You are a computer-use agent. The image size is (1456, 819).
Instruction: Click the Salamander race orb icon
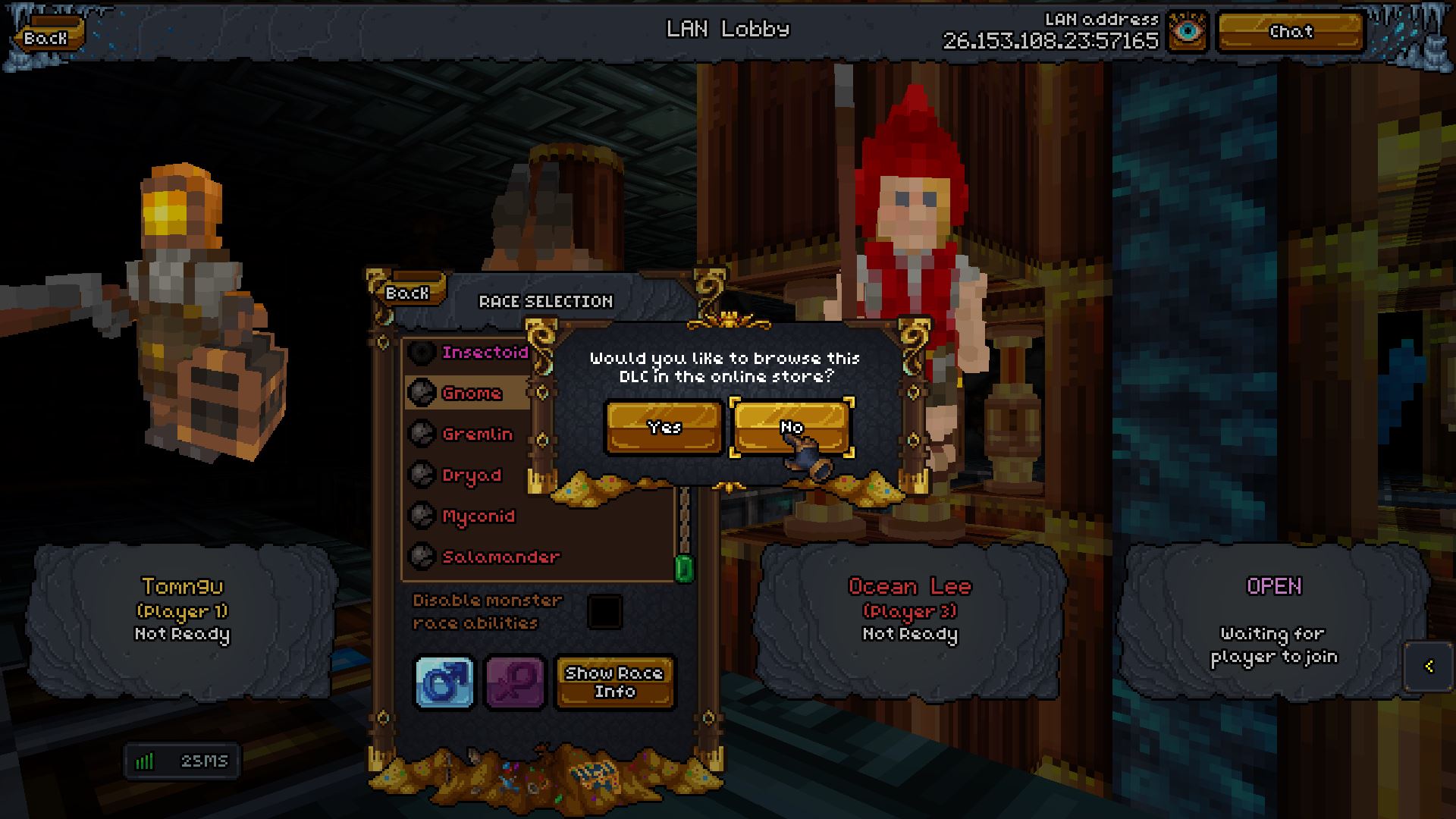coord(422,557)
